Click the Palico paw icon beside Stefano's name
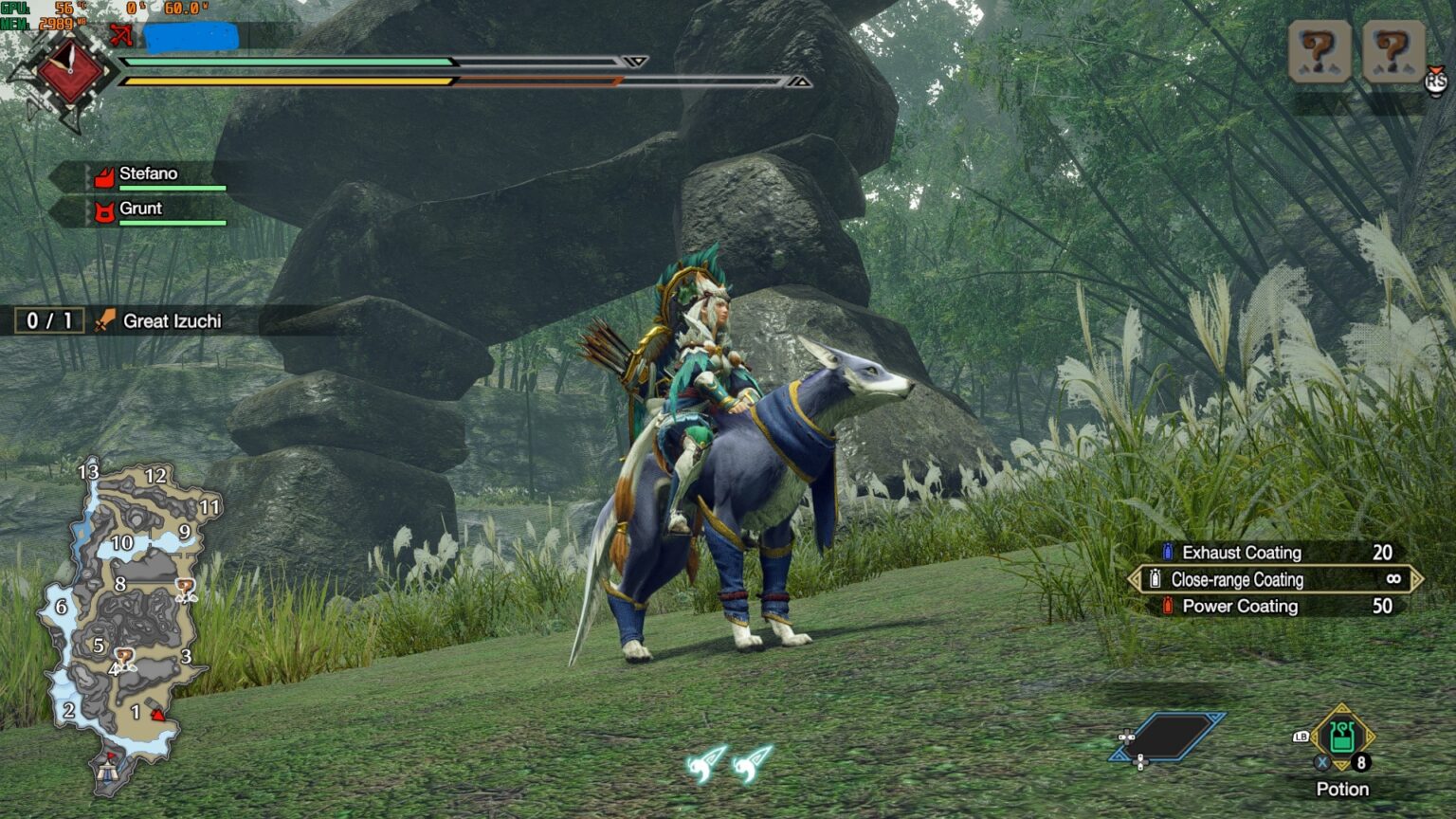This screenshot has height=819, width=1456. point(106,175)
